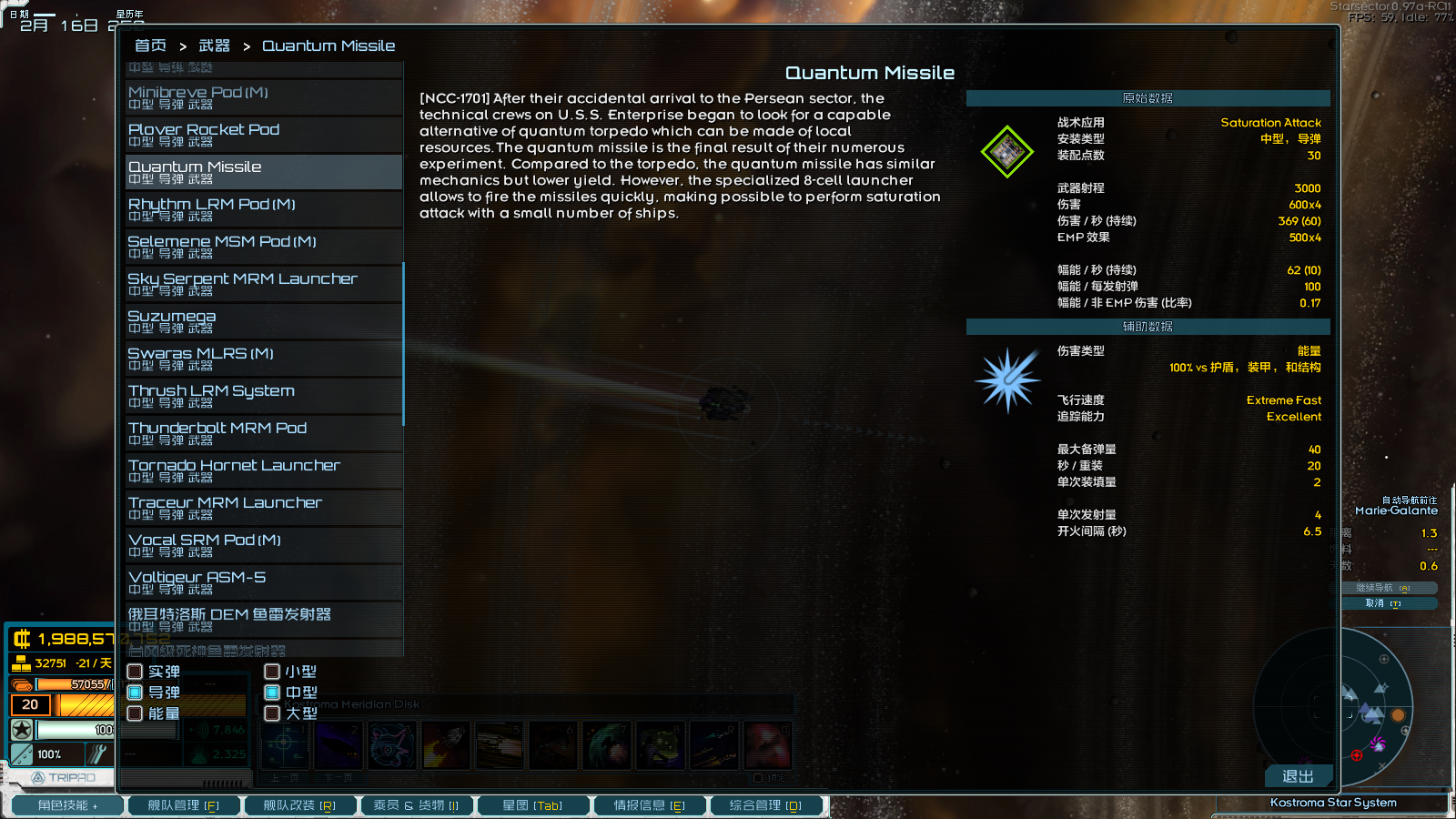Click the crew count icon beside 32751
1456x819 pixels.
[x=20, y=663]
